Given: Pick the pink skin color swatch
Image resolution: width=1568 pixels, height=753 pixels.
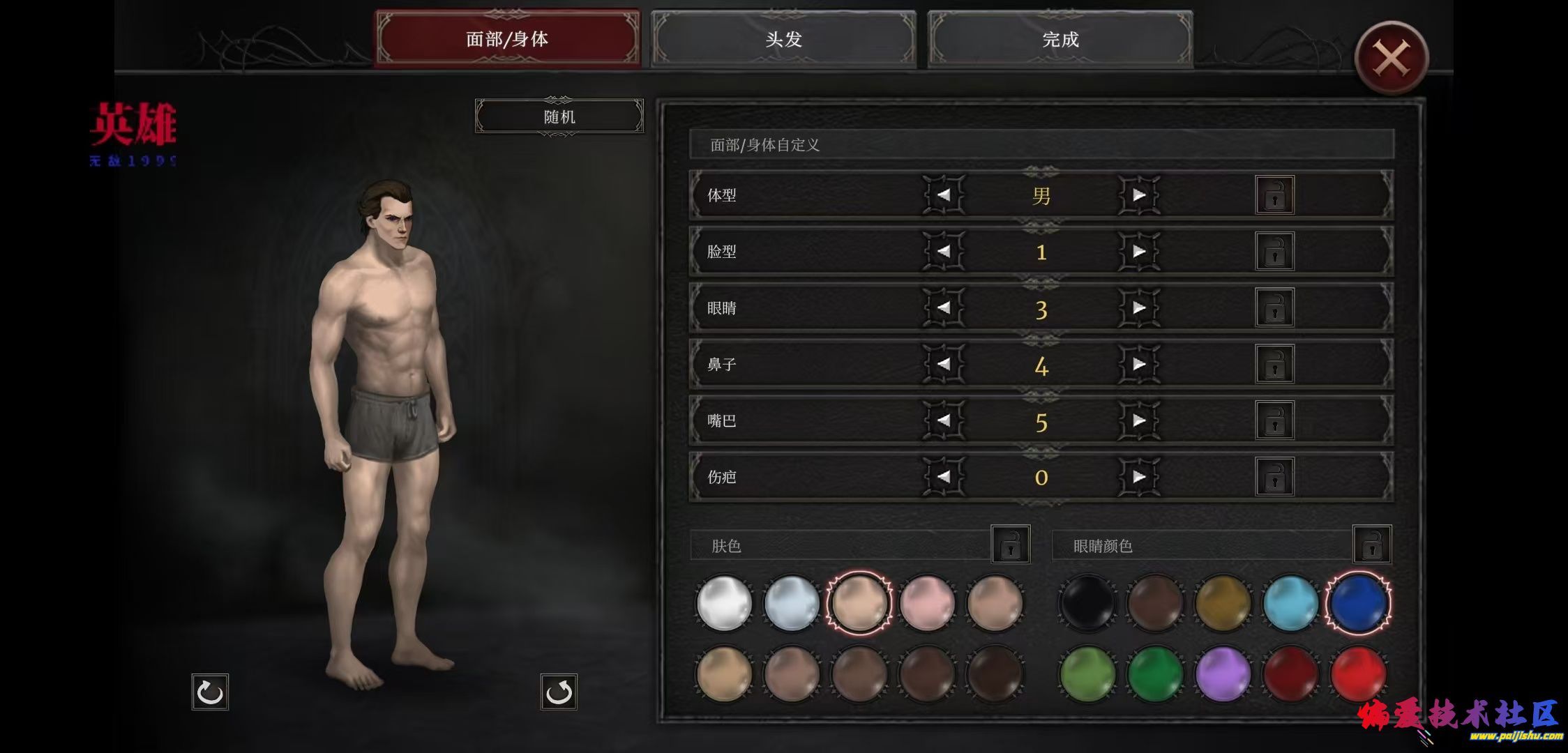Looking at the screenshot, I should click(x=927, y=602).
